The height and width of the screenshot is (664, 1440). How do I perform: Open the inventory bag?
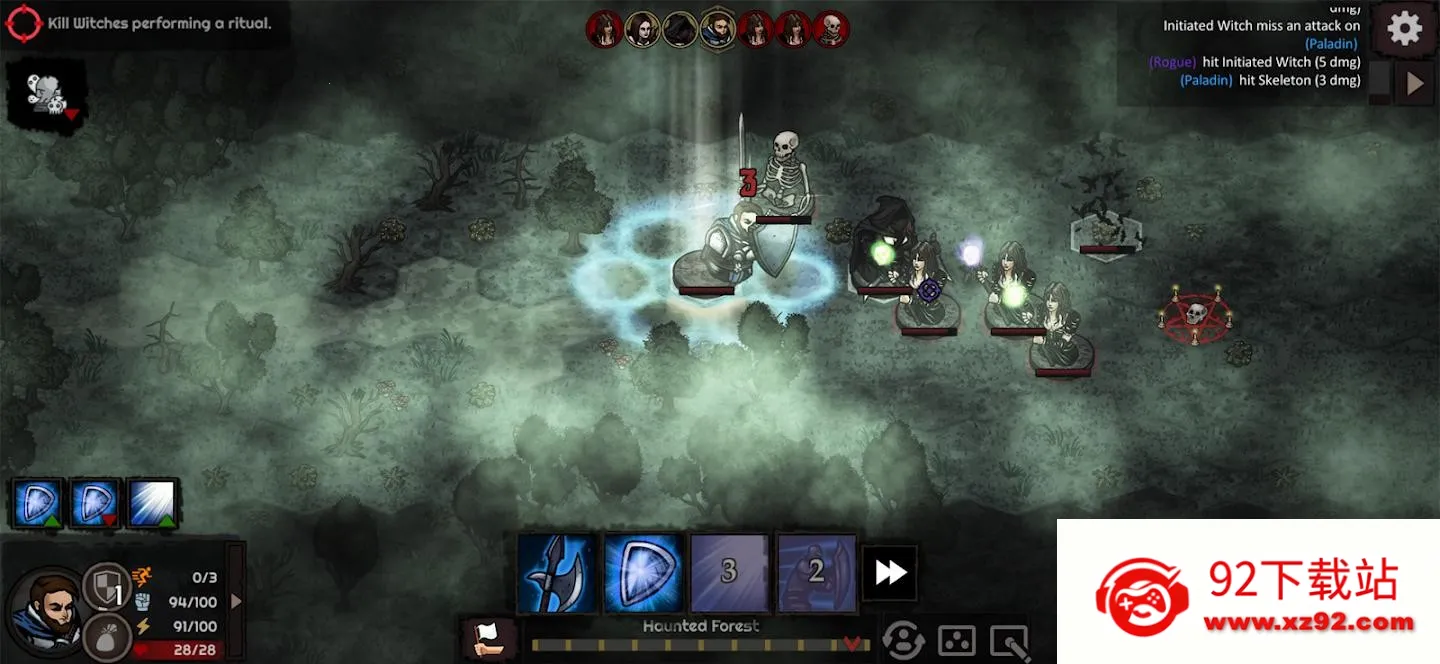click(x=104, y=636)
